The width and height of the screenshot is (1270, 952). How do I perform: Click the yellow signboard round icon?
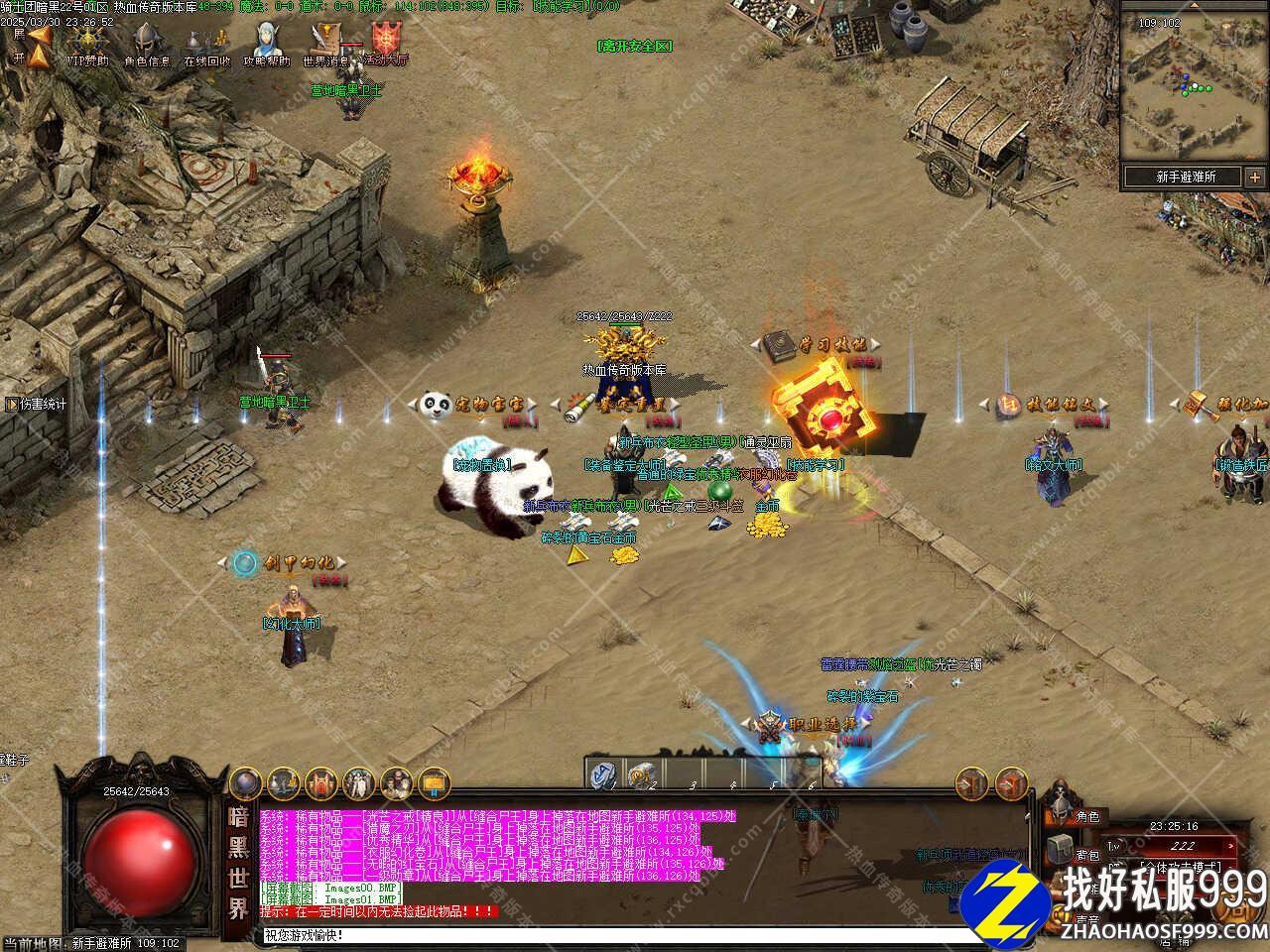coord(434,782)
